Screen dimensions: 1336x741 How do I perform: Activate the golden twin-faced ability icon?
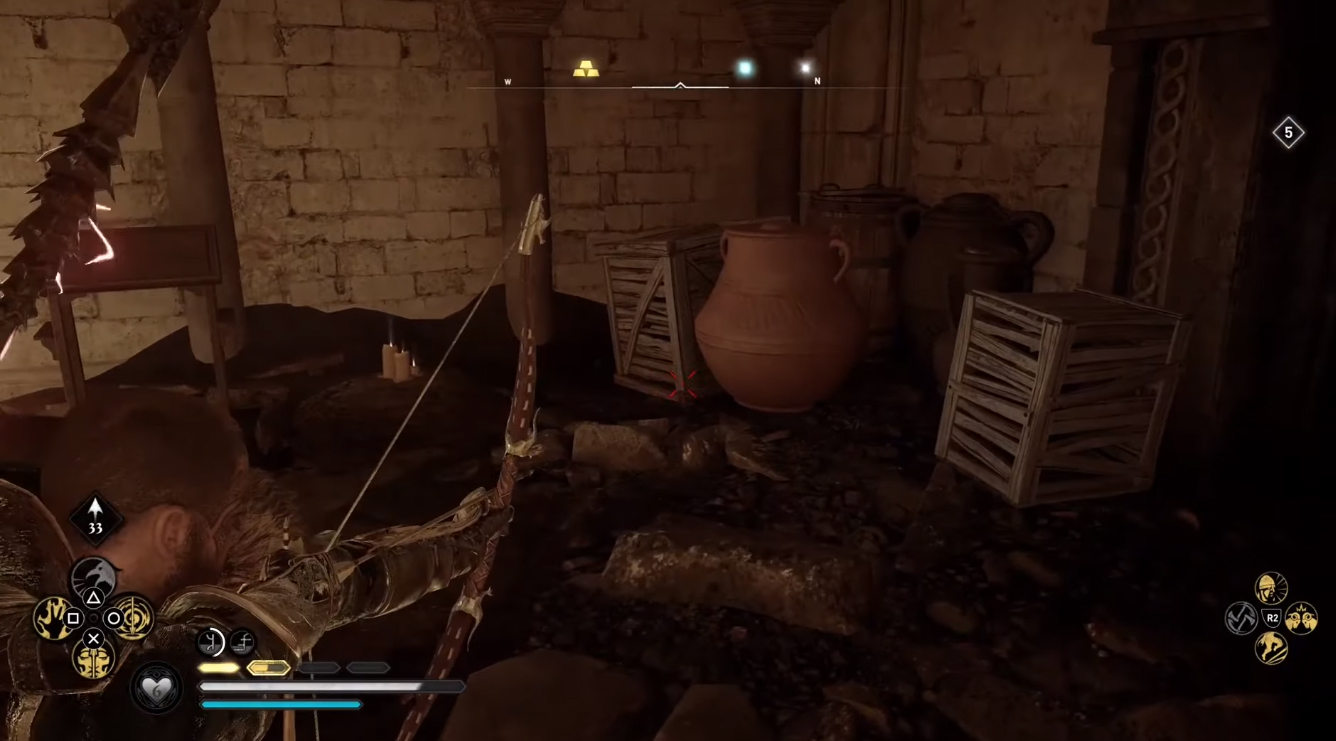[93, 658]
